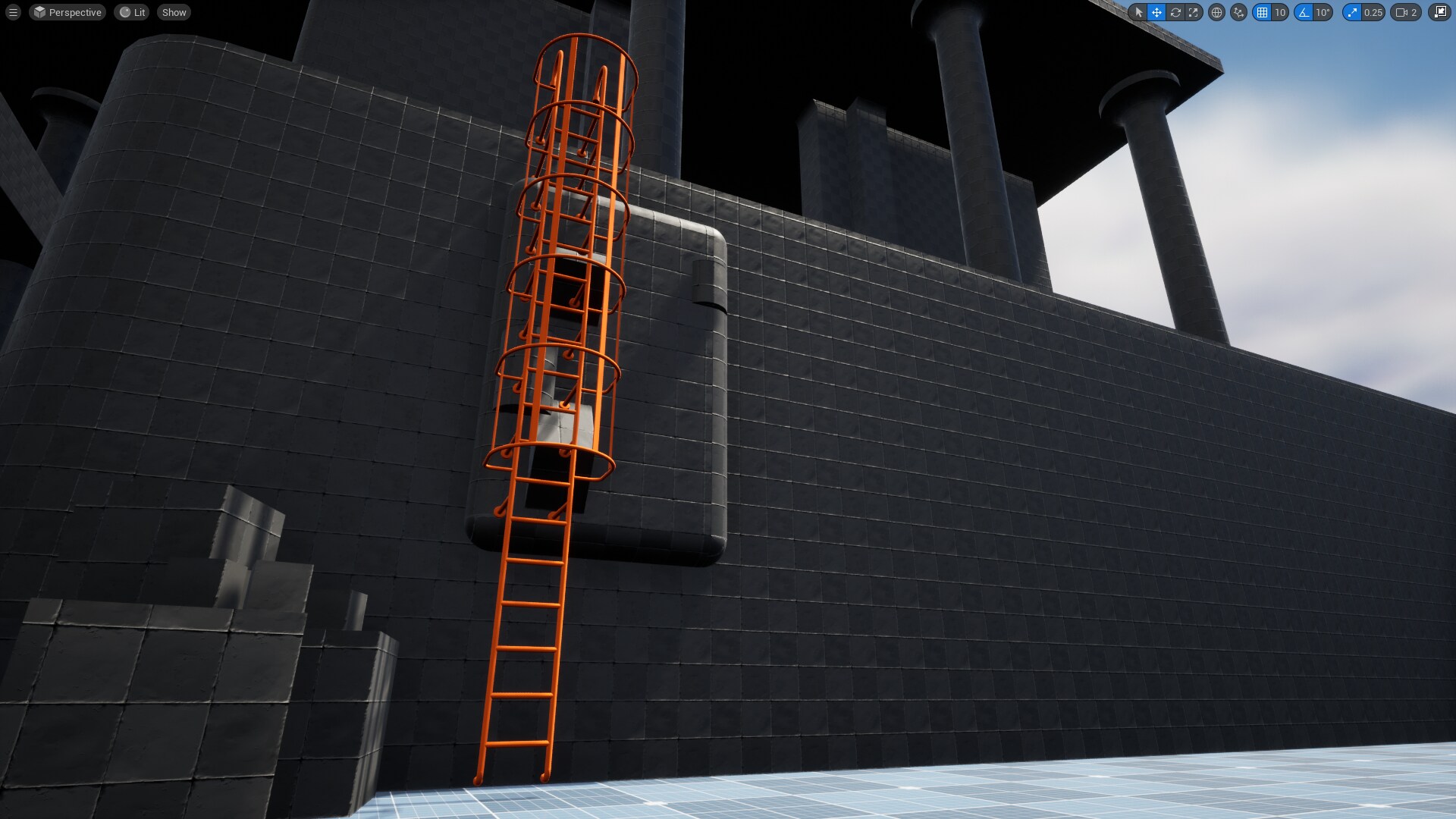Toggle world/local transform with the globe icon

(x=1216, y=12)
